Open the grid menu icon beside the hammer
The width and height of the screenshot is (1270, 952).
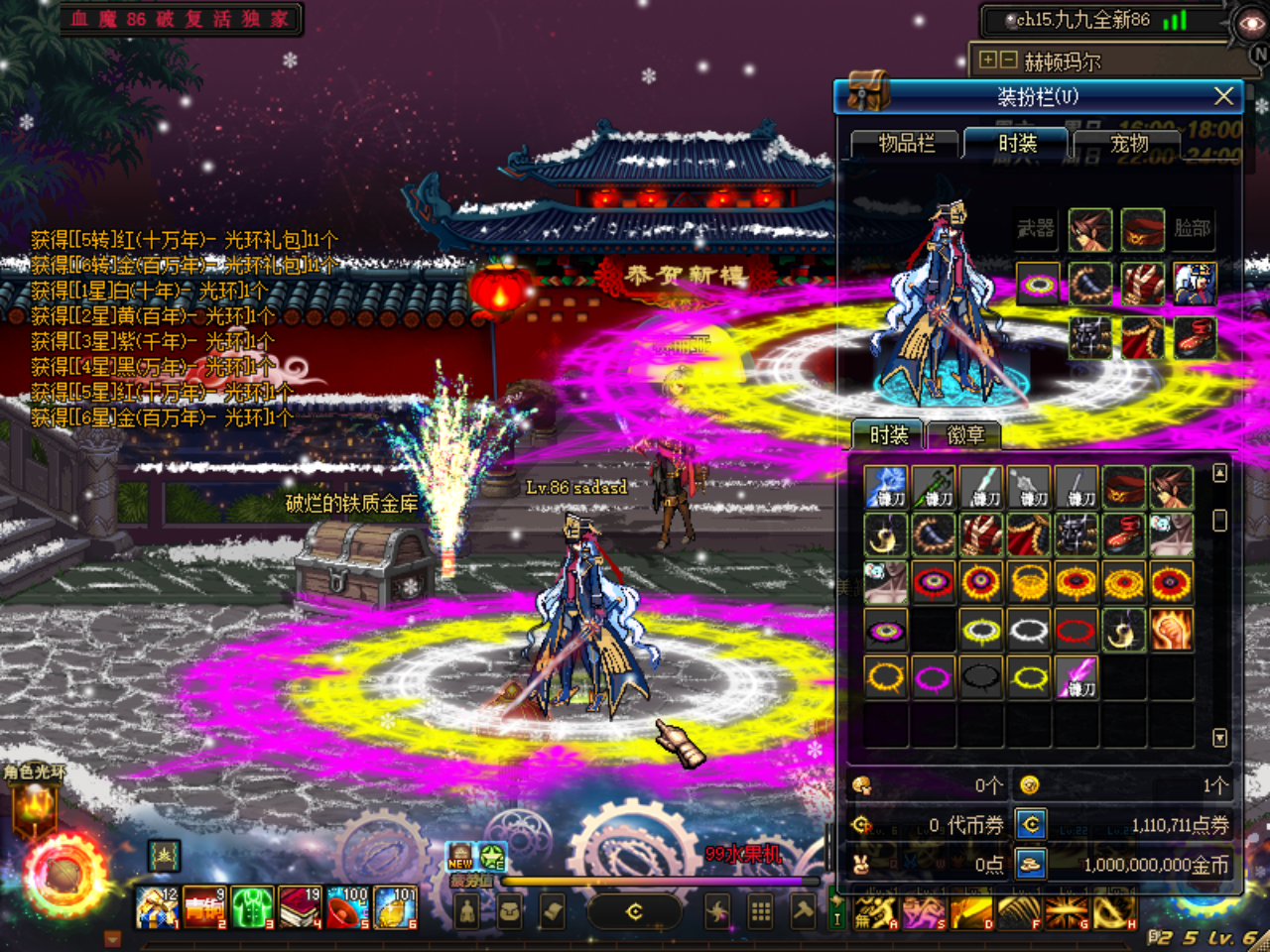[x=759, y=909]
